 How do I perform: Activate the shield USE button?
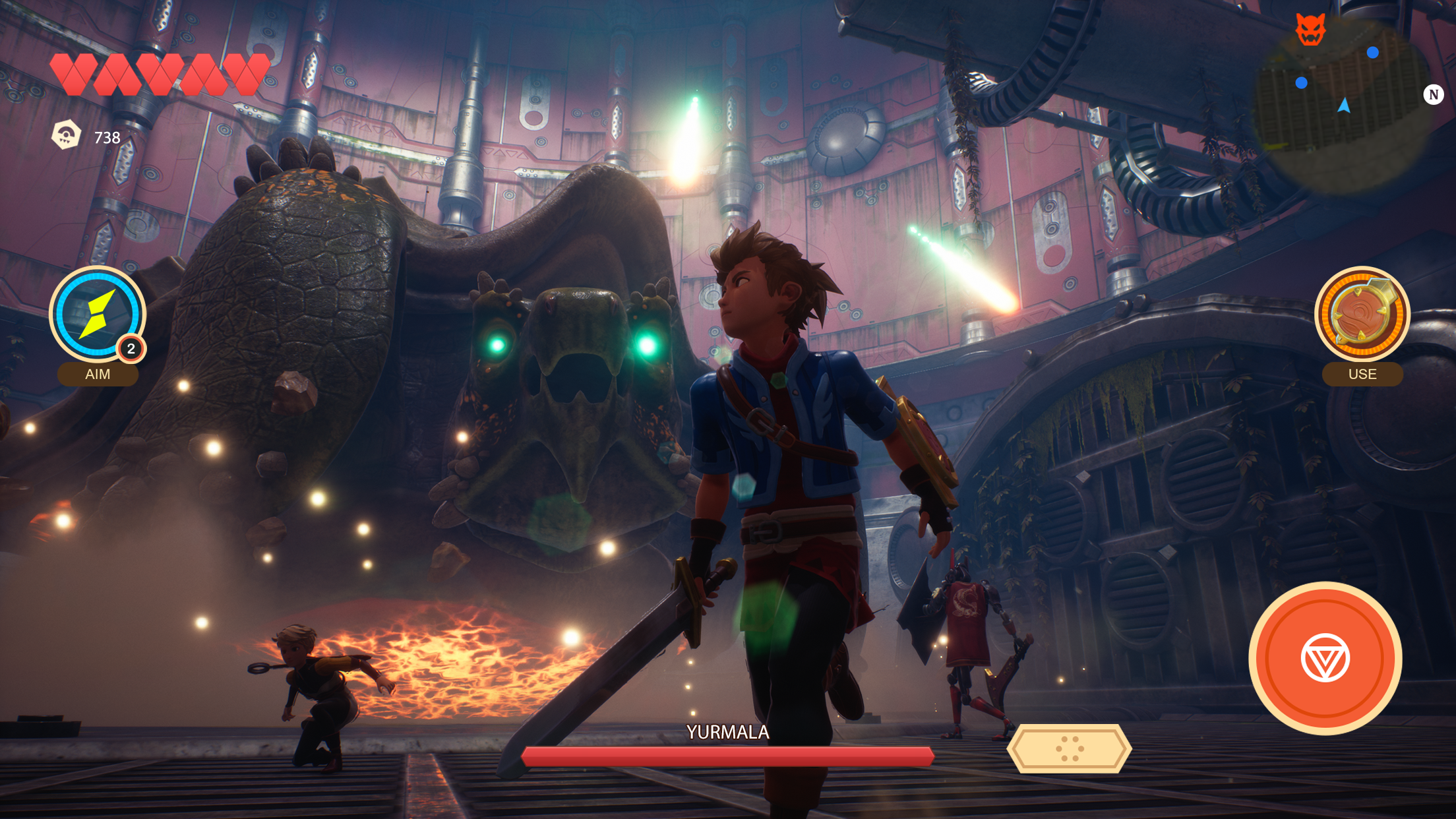point(1362,315)
